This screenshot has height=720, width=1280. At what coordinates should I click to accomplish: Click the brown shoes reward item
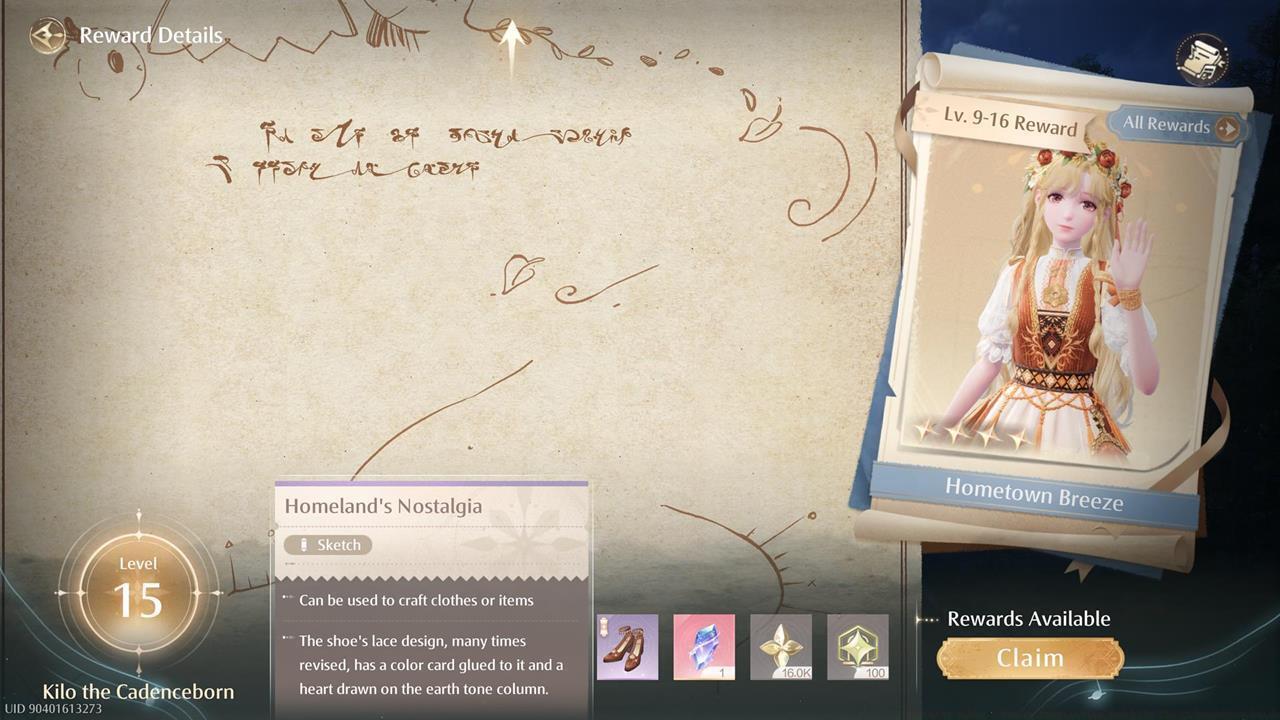(x=627, y=646)
